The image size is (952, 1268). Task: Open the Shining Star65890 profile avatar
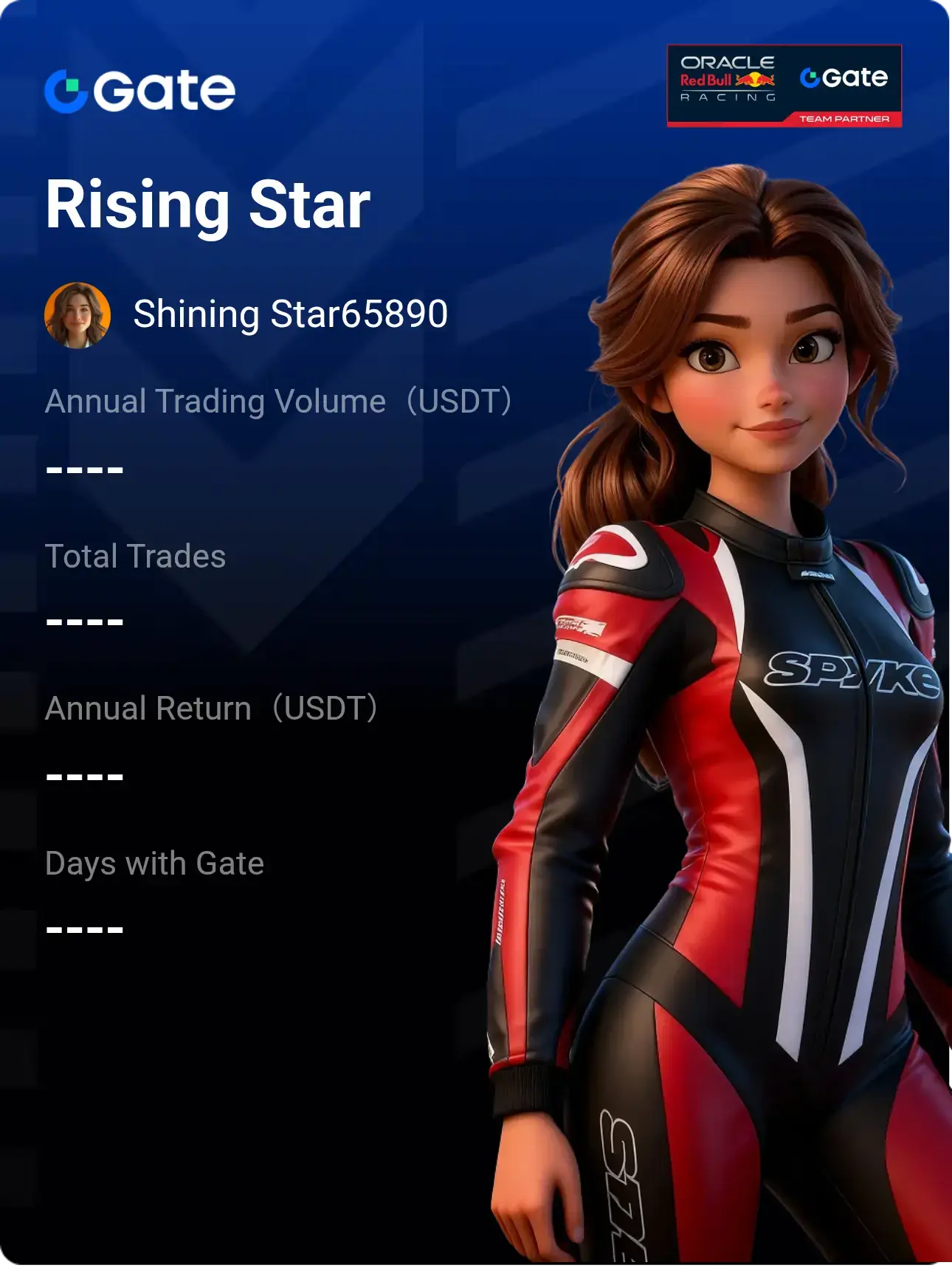[77, 315]
